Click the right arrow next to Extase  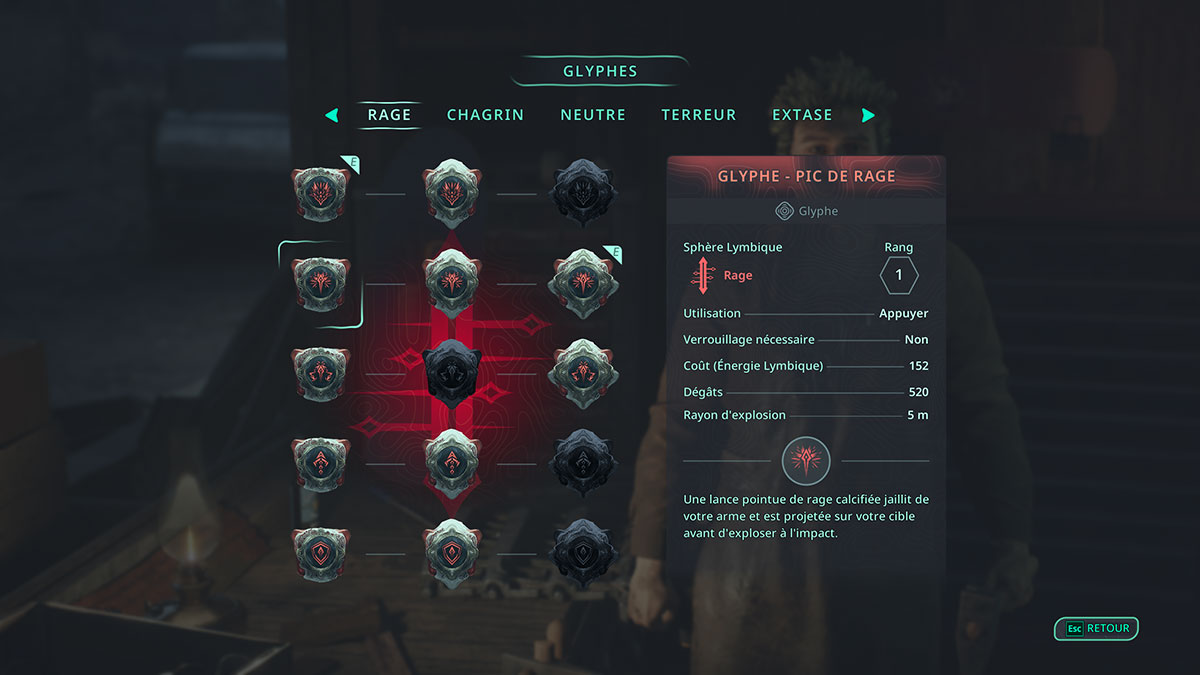click(868, 115)
